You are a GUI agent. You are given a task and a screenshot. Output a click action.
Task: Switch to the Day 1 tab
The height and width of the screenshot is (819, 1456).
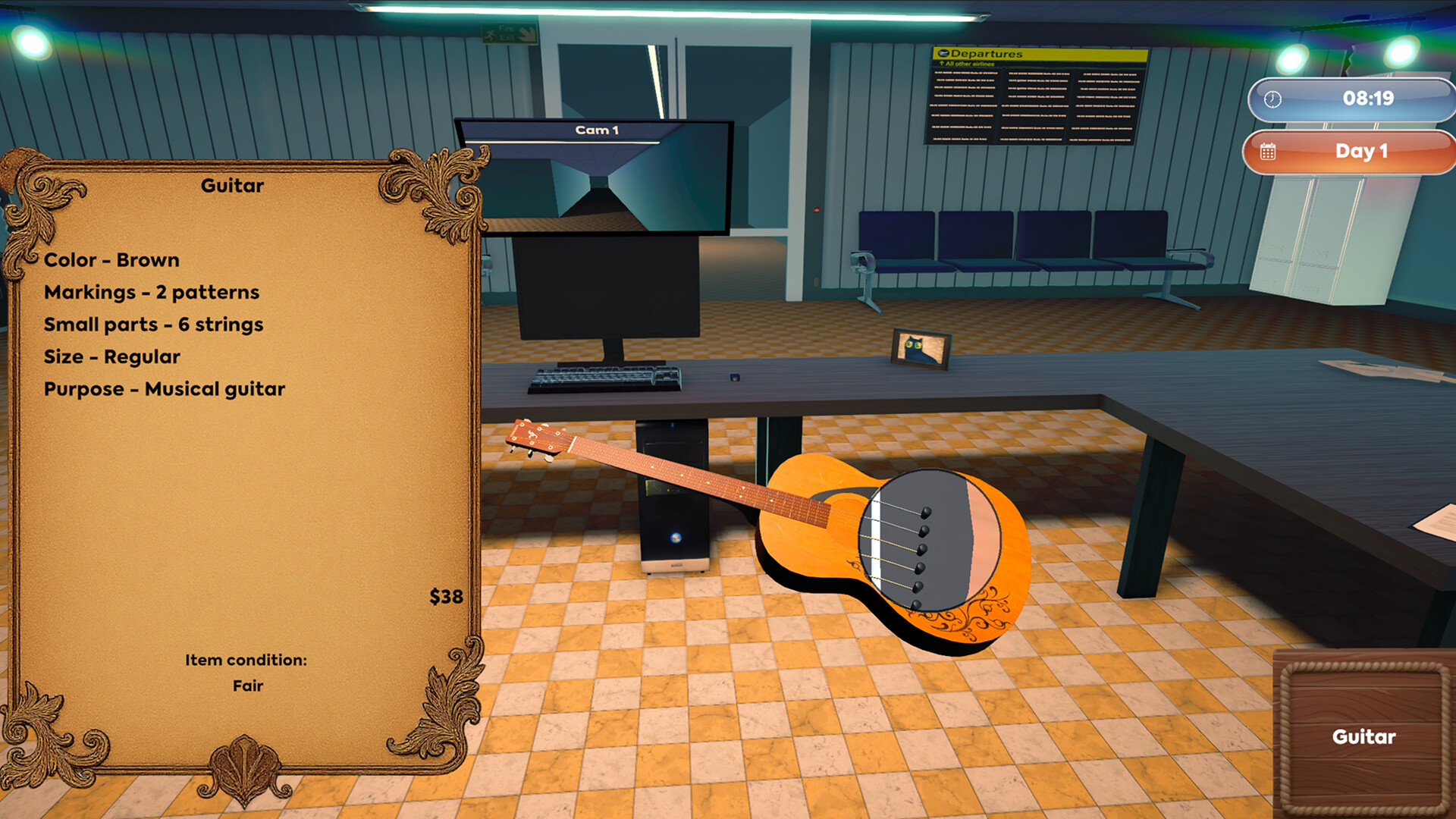(x=1360, y=152)
